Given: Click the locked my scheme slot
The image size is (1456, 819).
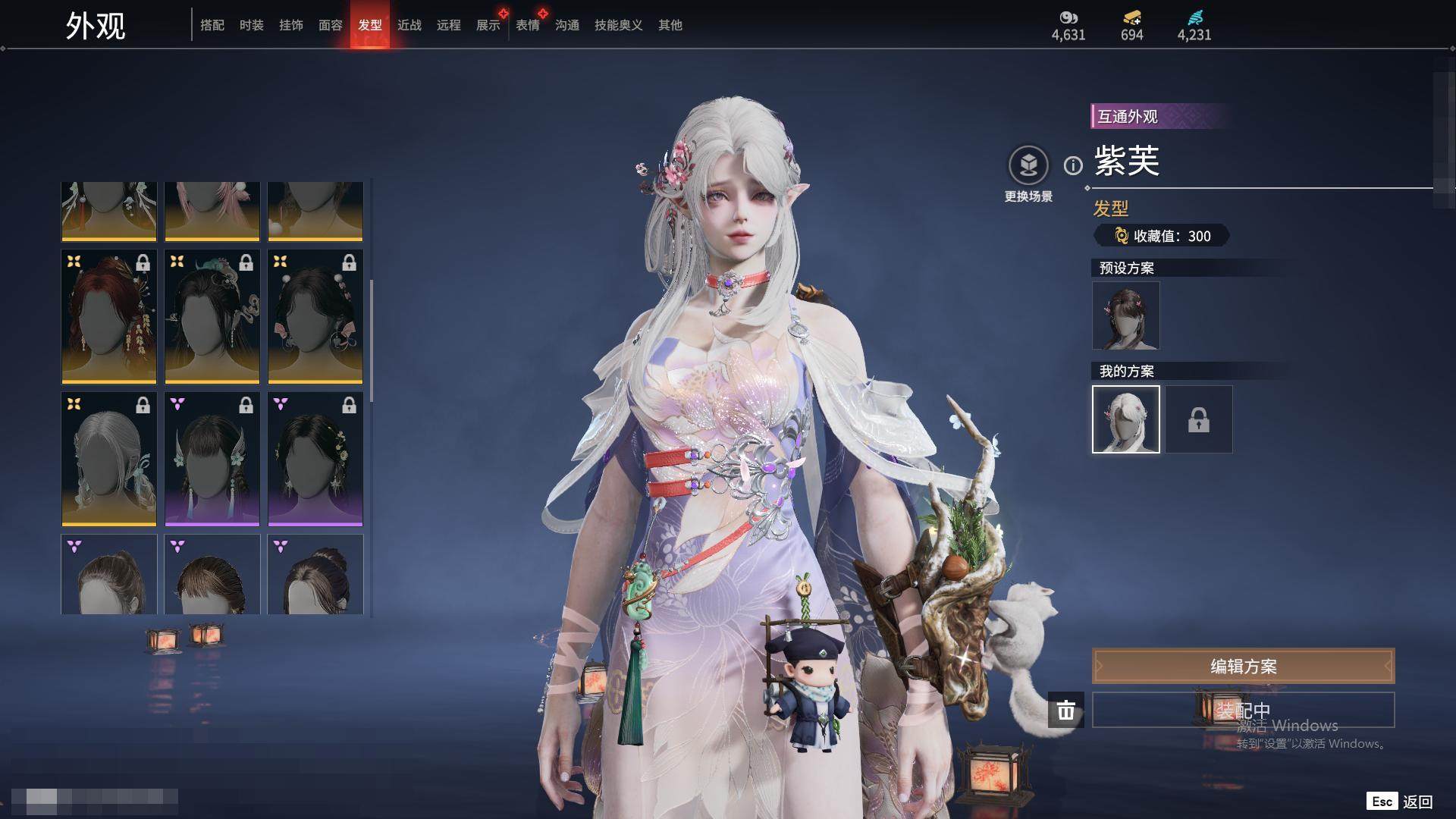Looking at the screenshot, I should point(1199,419).
